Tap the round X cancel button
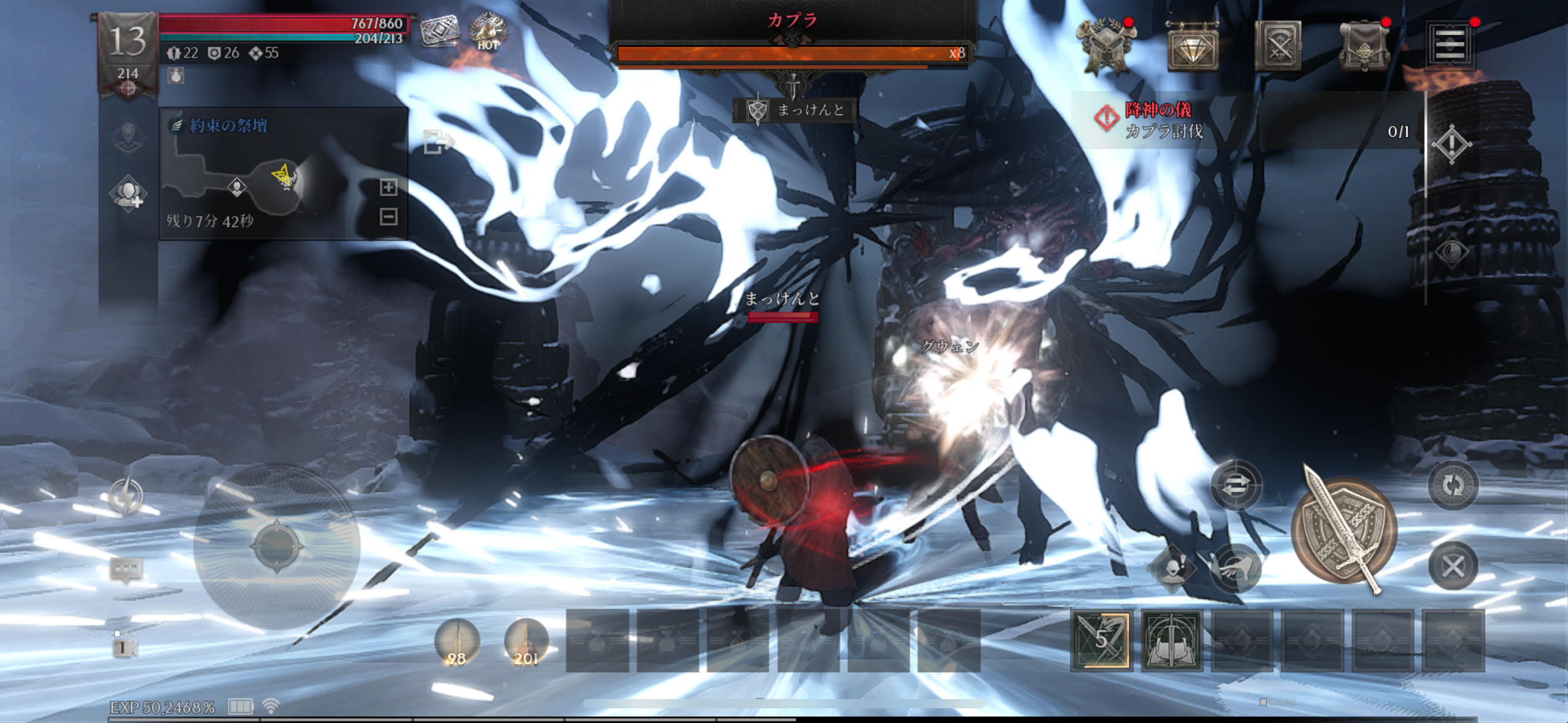 tap(1453, 566)
